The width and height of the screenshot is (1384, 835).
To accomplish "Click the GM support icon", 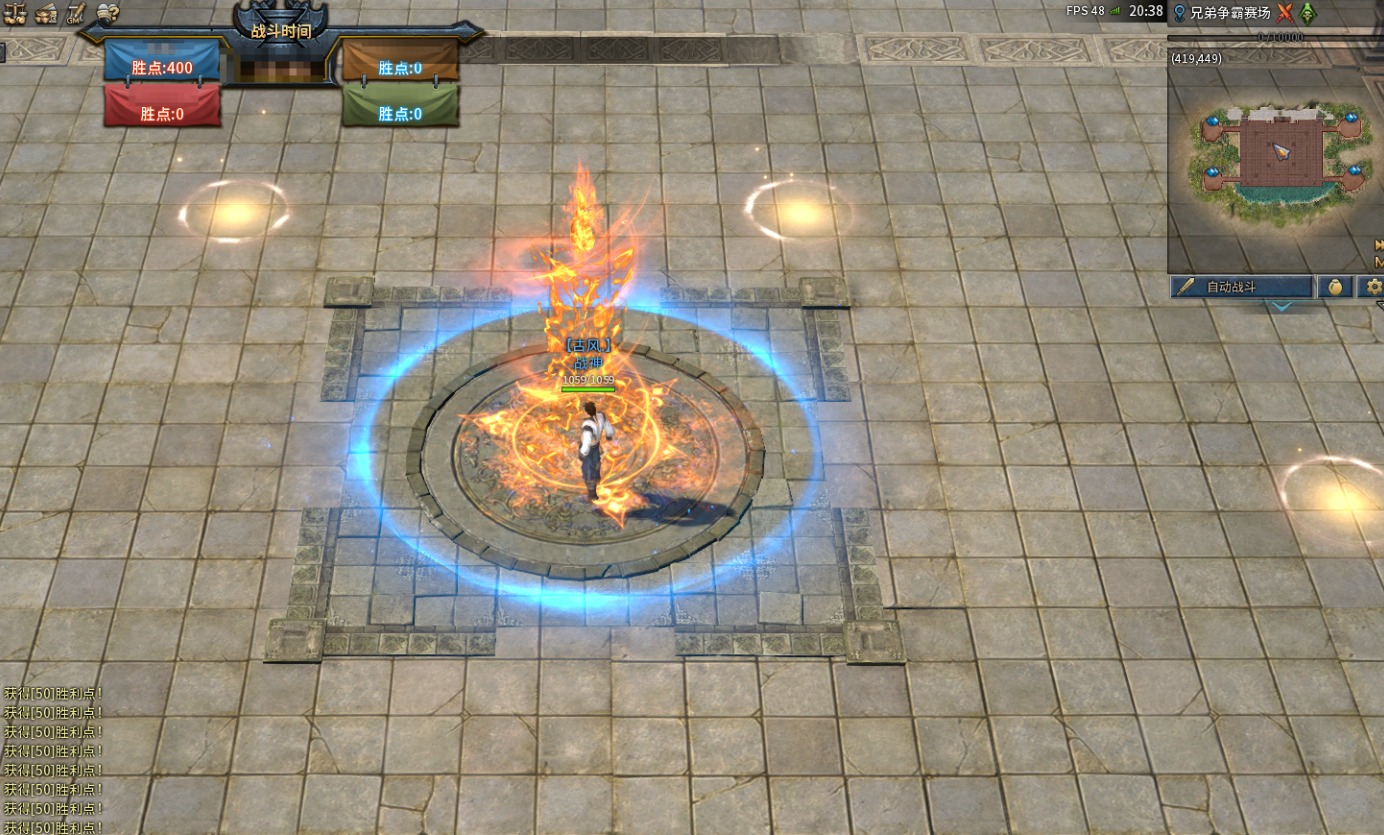I will pos(76,13).
